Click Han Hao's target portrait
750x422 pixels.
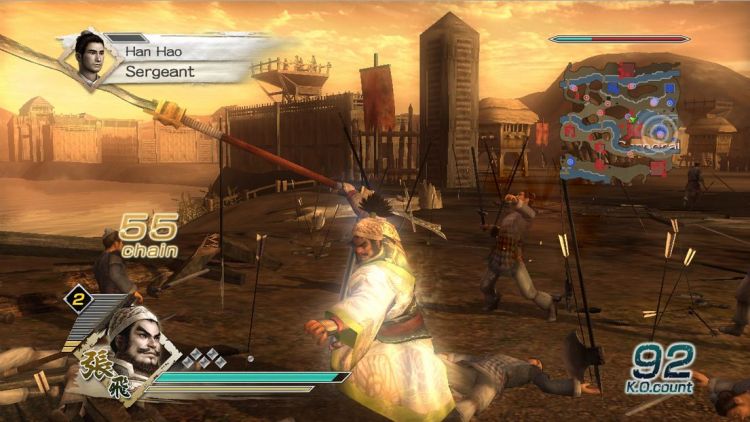(x=92, y=58)
